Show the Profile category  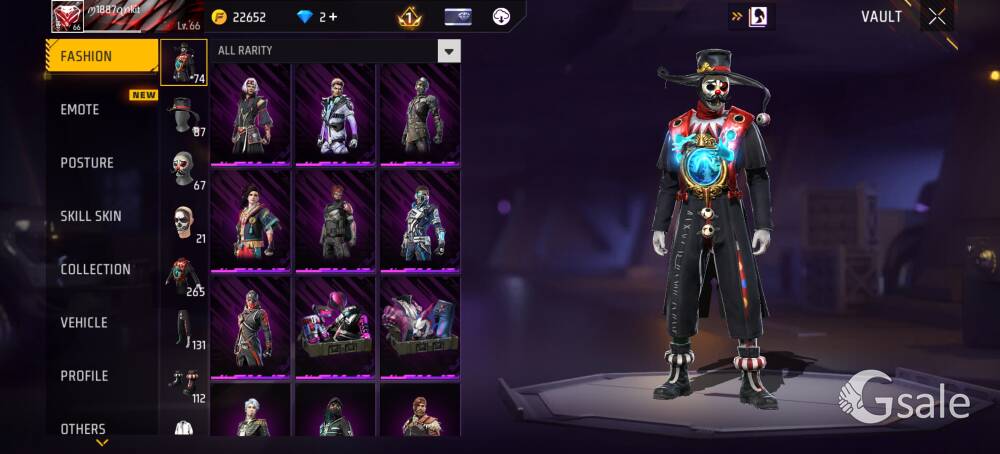(84, 376)
